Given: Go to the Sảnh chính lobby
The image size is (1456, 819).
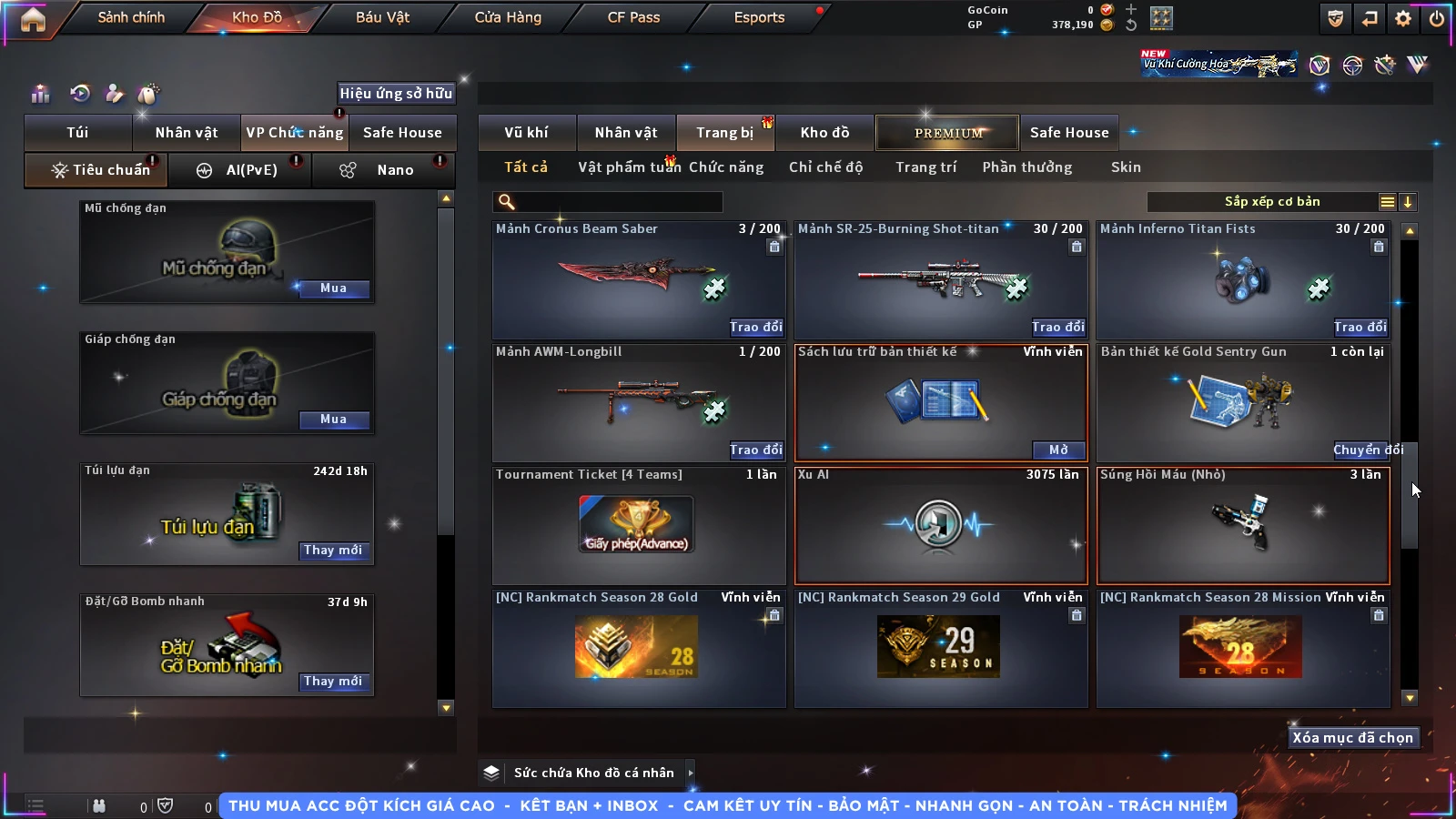Looking at the screenshot, I should click(131, 17).
